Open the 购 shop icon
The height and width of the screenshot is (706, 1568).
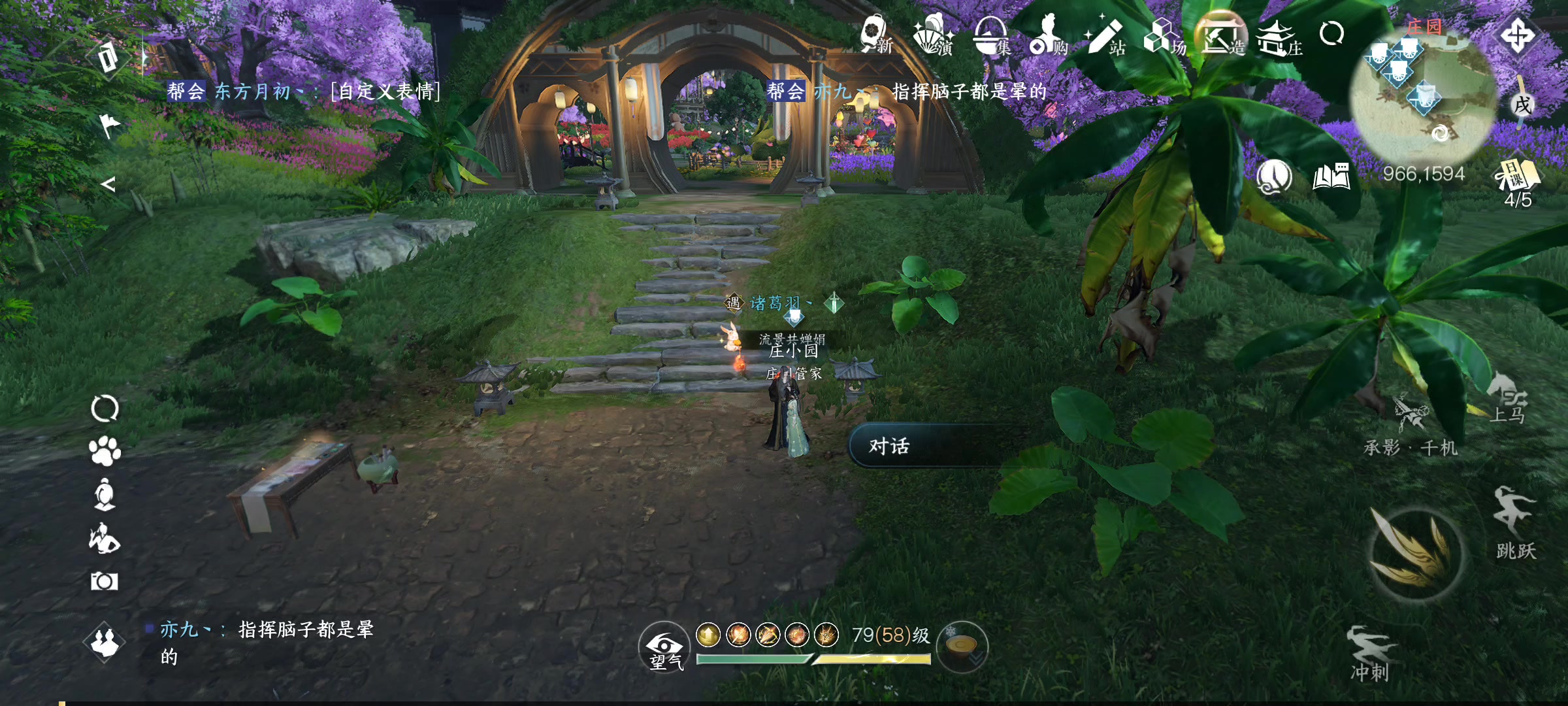click(x=1048, y=35)
